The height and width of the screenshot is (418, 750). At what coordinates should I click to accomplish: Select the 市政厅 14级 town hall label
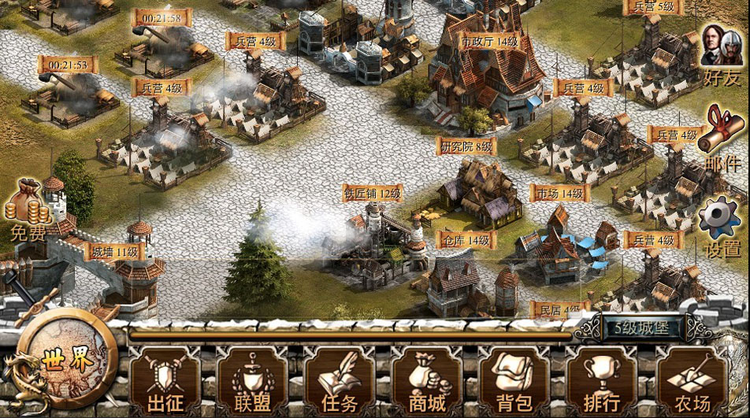tap(489, 41)
